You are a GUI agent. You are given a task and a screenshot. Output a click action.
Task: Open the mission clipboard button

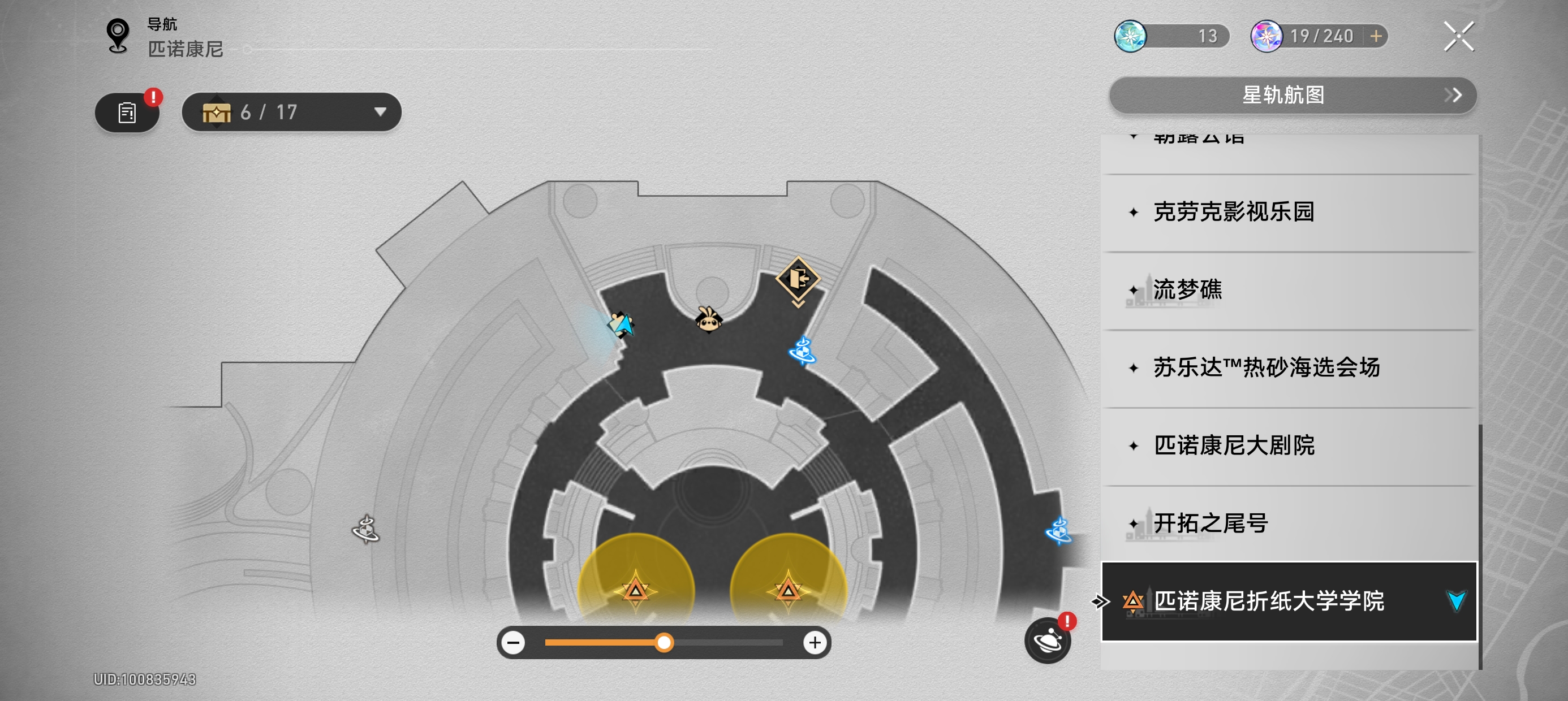[x=127, y=112]
